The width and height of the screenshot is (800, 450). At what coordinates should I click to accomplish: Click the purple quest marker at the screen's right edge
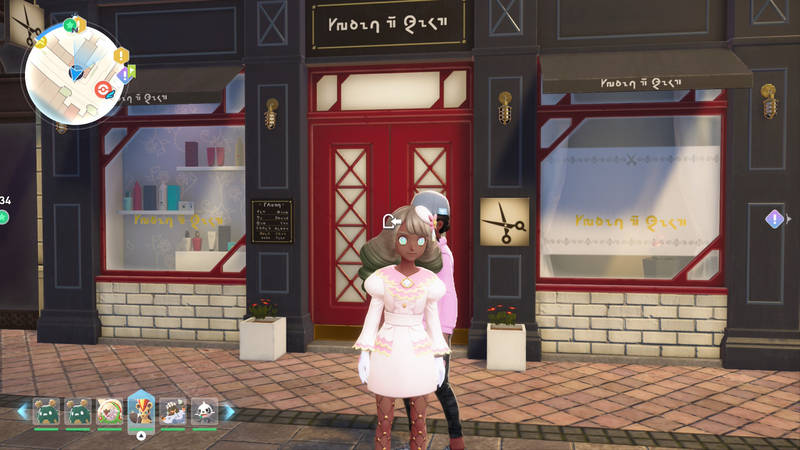click(774, 218)
